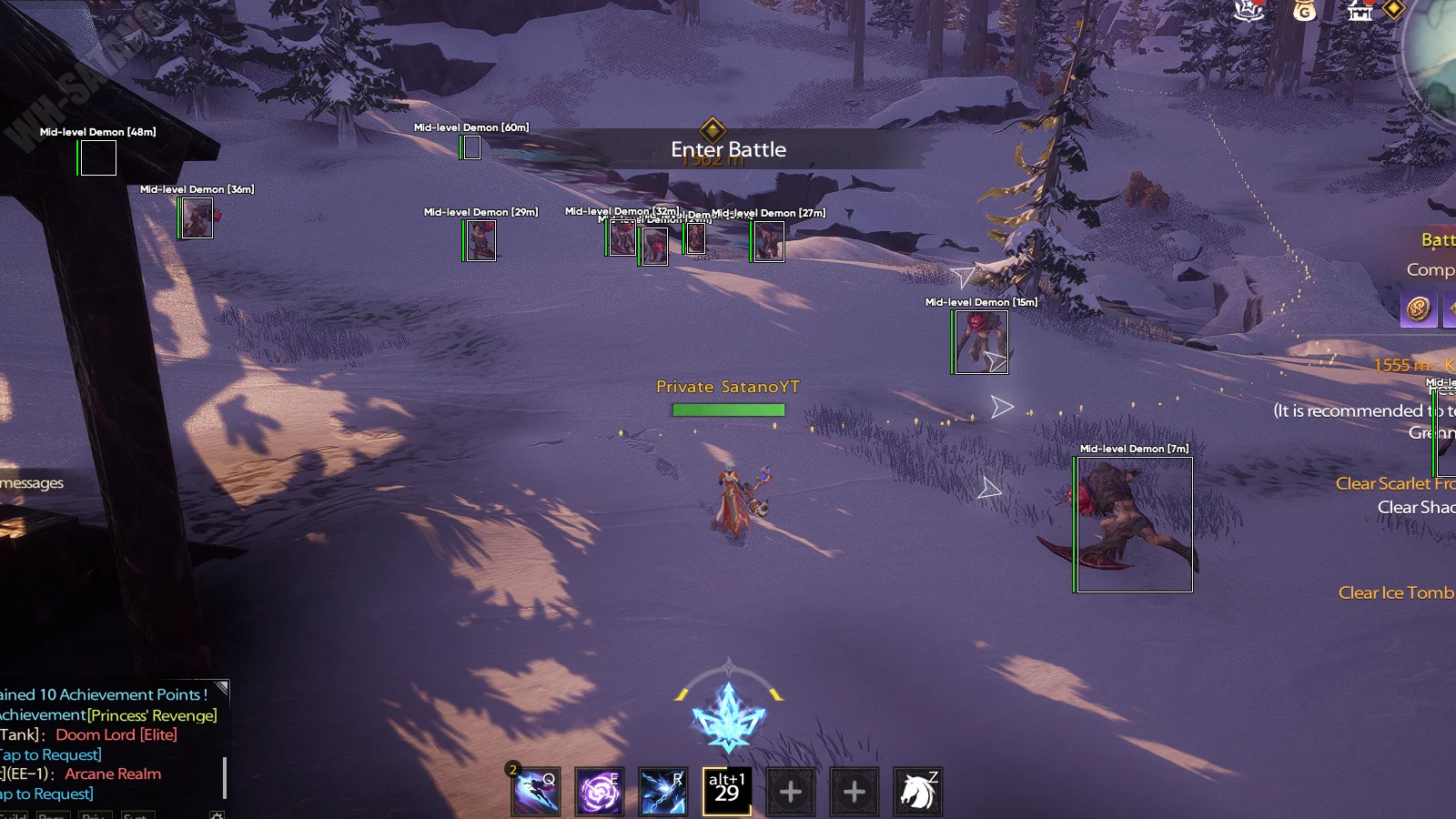Image resolution: width=1456 pixels, height=819 pixels.
Task: Click the Princess' Revenge achievement link
Action: click(x=152, y=715)
